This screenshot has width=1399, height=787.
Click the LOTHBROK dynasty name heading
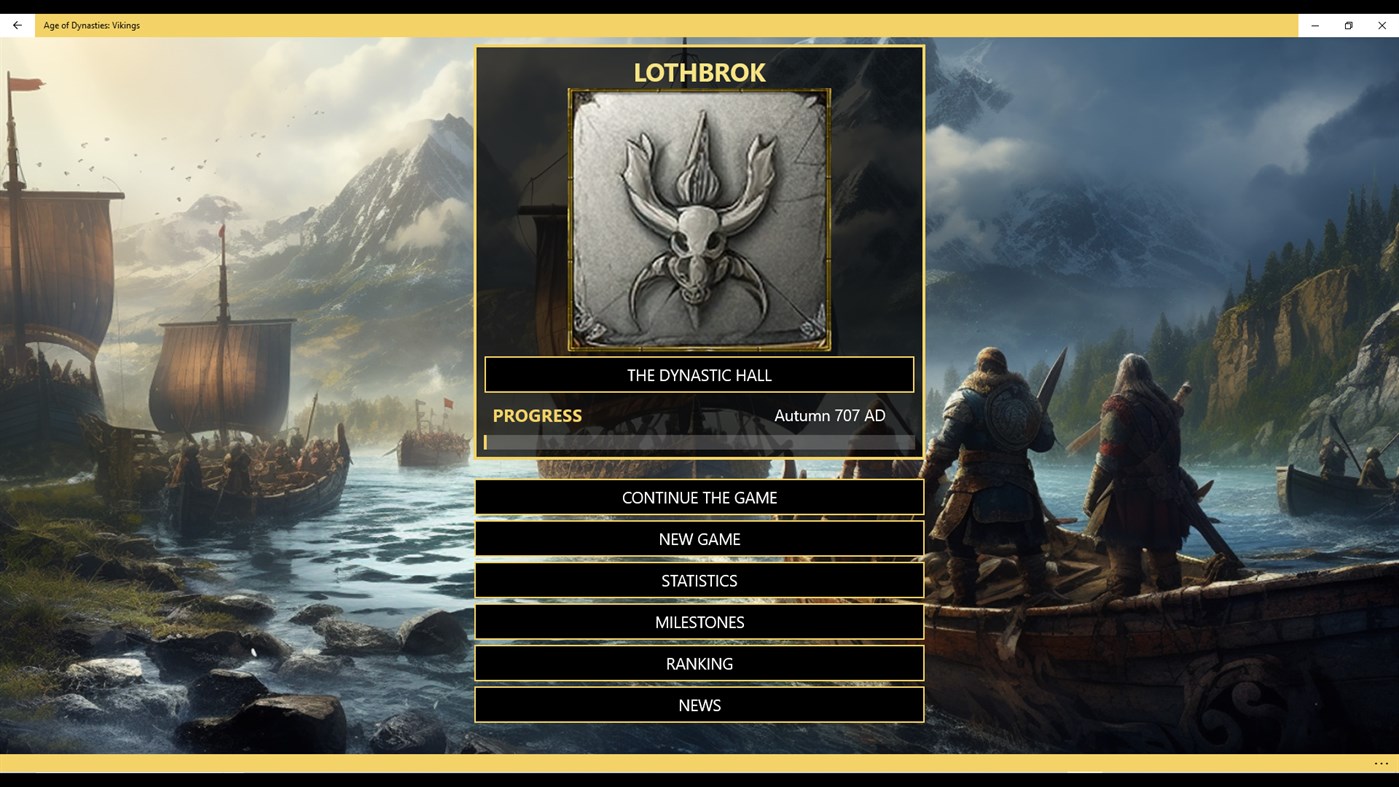[x=699, y=71]
